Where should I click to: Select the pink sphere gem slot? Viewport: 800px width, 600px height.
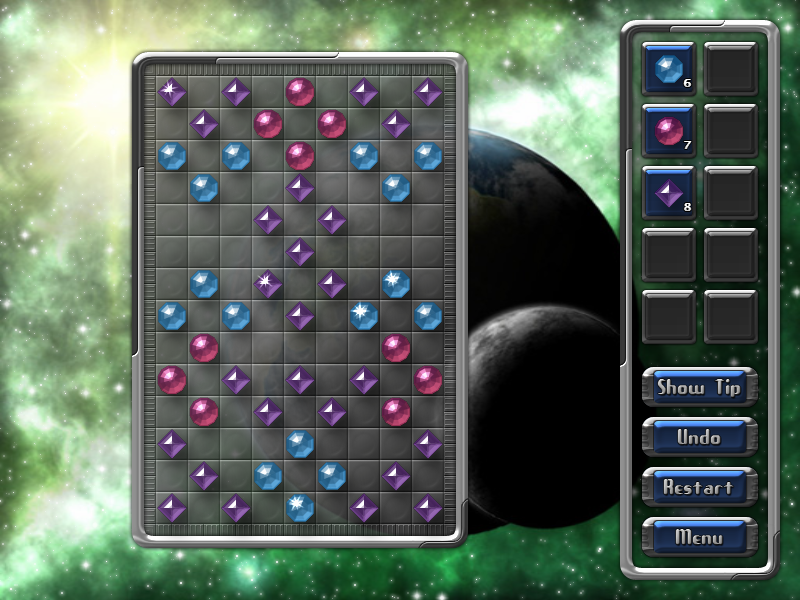(x=668, y=130)
